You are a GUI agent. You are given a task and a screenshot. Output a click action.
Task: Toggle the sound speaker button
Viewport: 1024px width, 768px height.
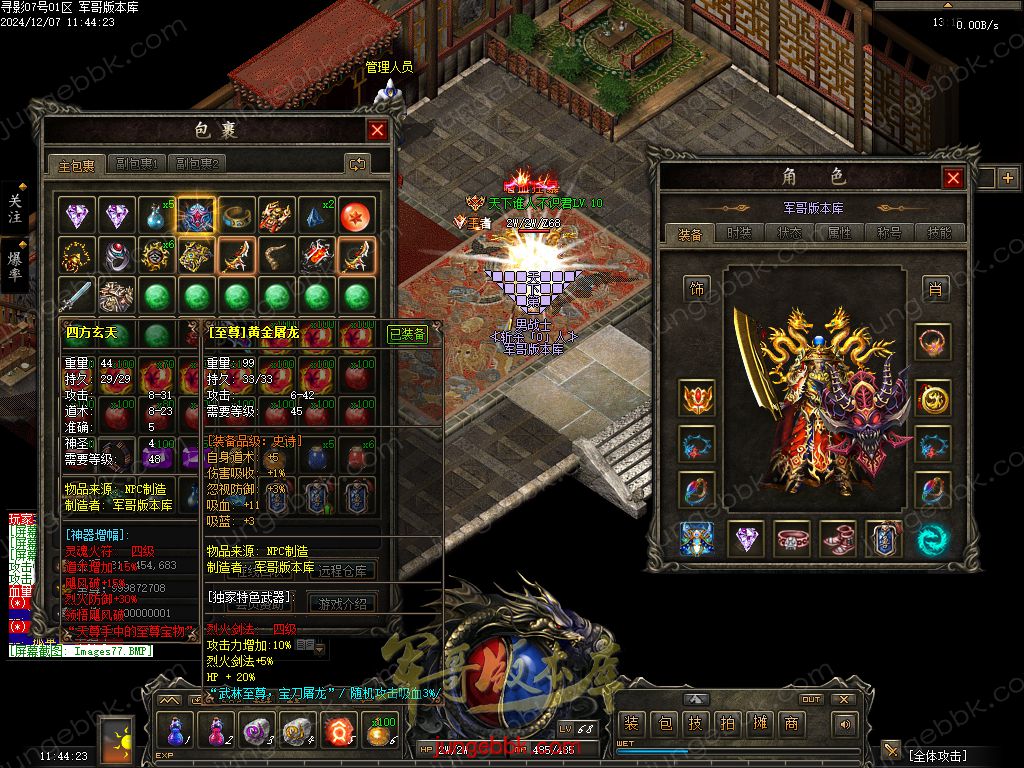coord(845,724)
